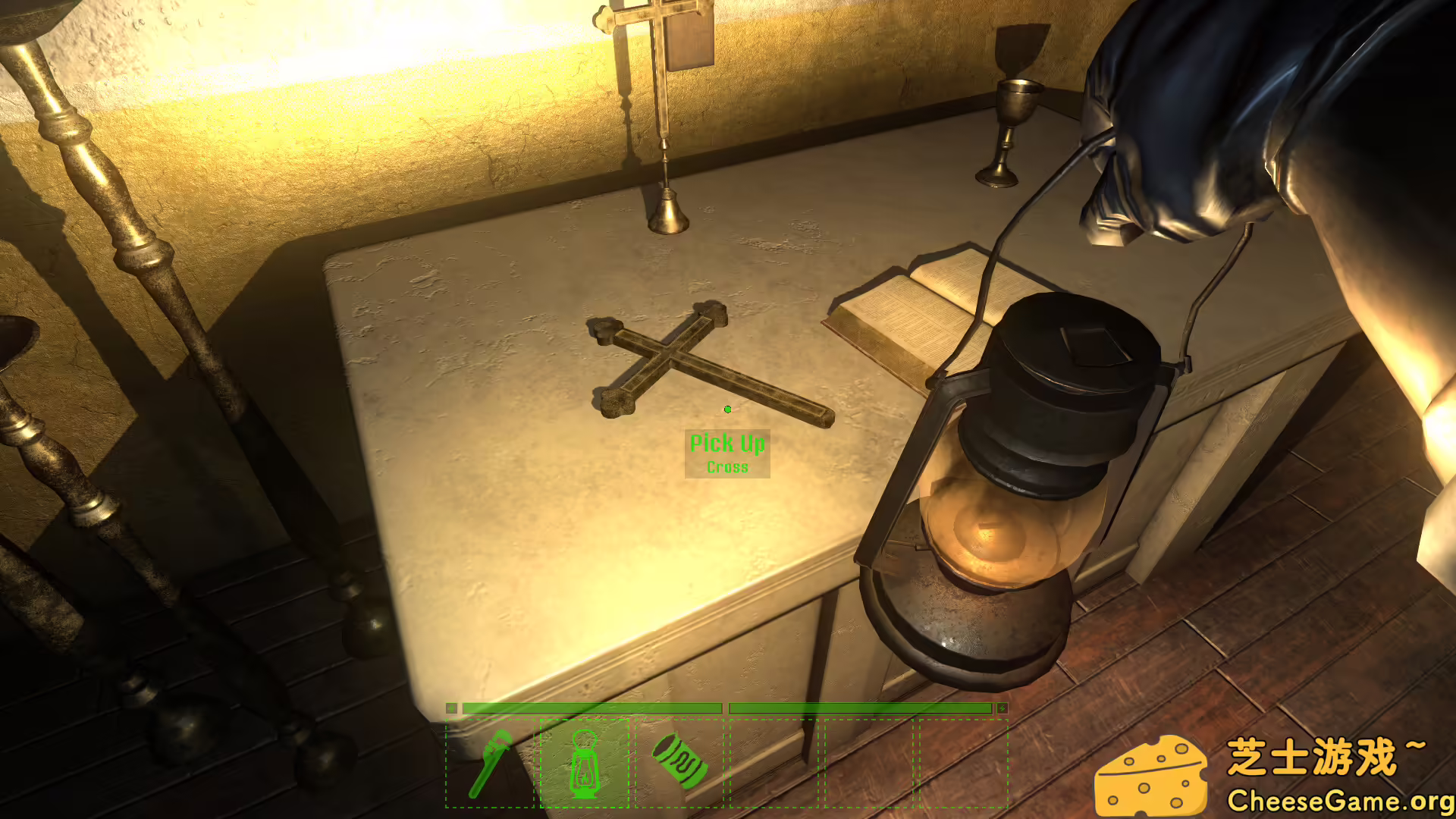Click the lightning icon beside the stamina bar
The width and height of the screenshot is (1456, 819).
pyautogui.click(x=1001, y=707)
